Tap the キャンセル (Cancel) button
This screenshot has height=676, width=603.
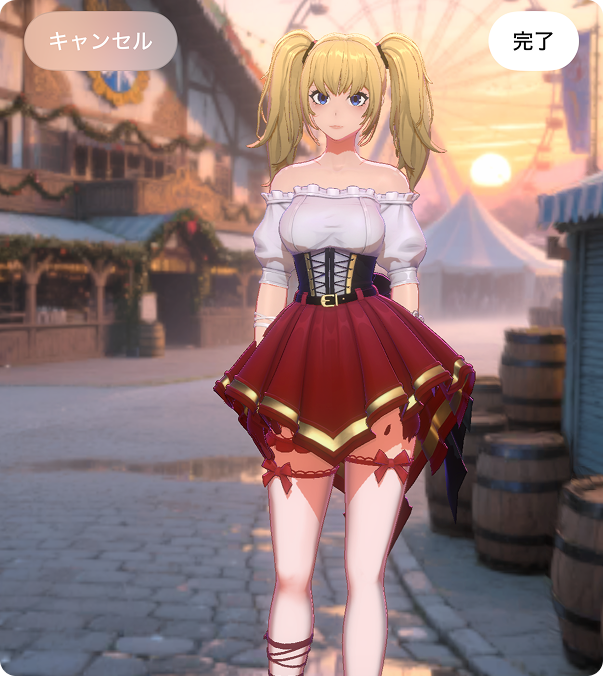(100, 41)
